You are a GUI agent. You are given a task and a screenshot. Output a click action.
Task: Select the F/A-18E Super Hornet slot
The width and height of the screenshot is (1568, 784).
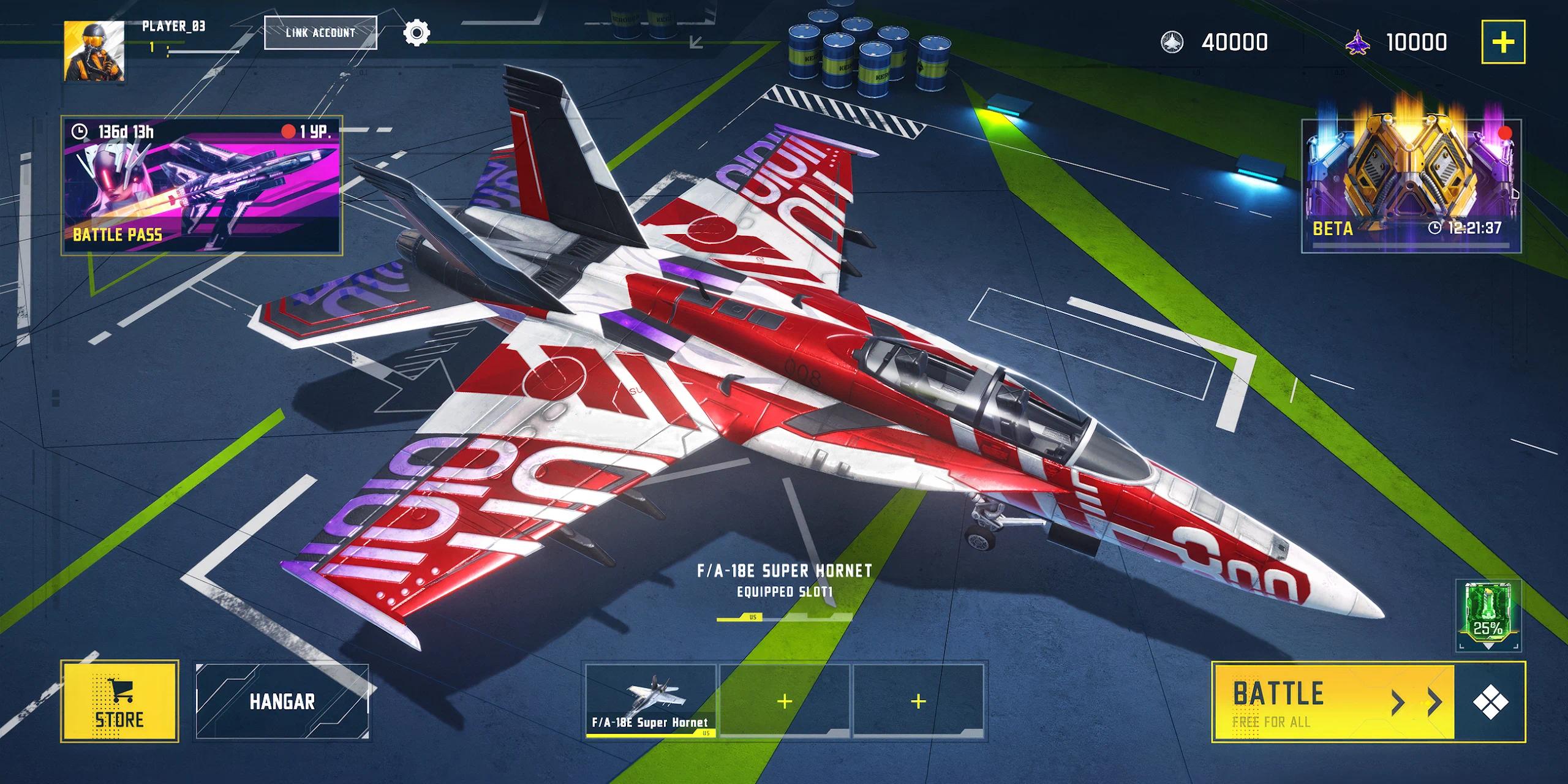[650, 700]
